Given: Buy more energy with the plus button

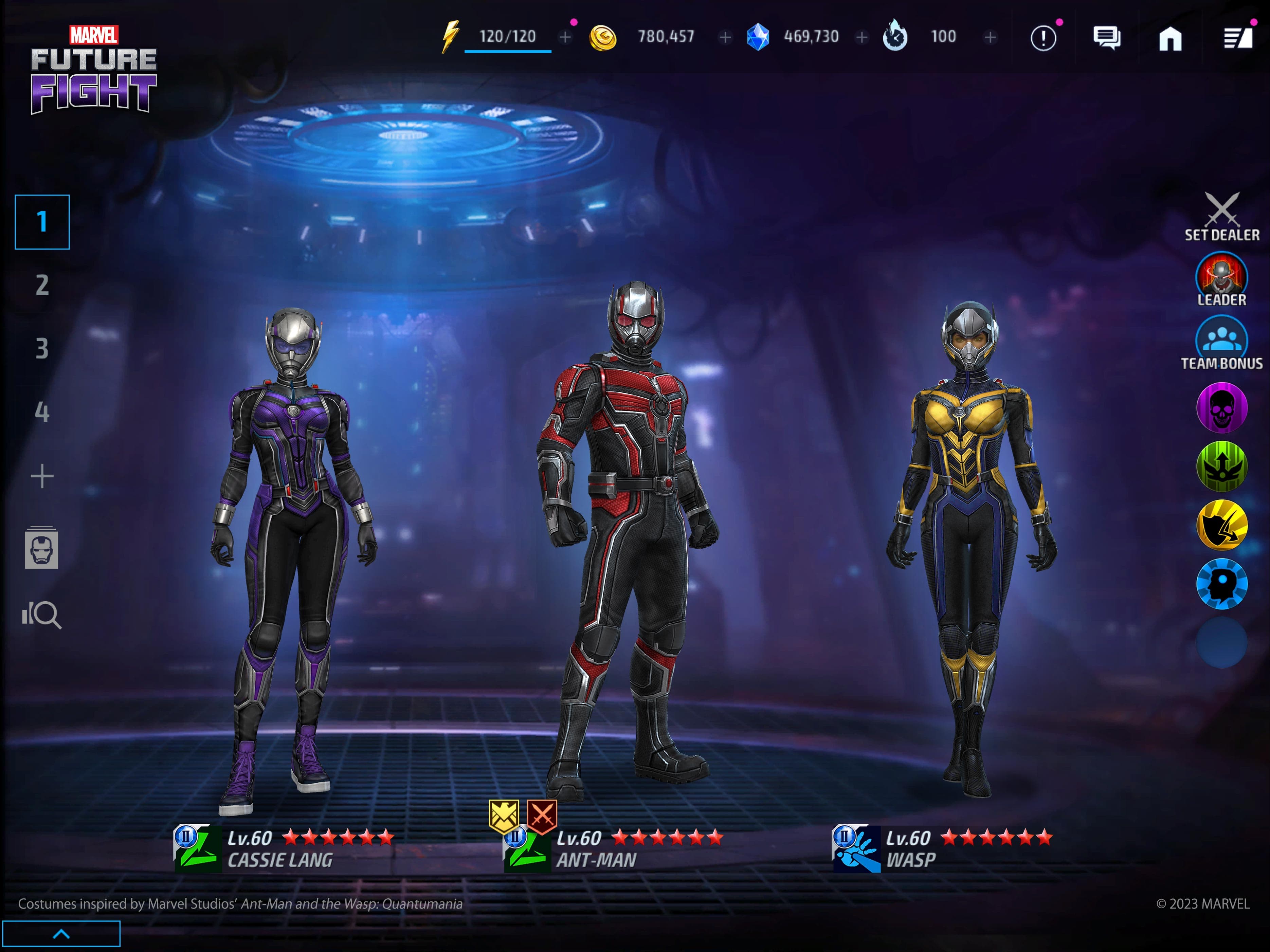Looking at the screenshot, I should point(565,37).
